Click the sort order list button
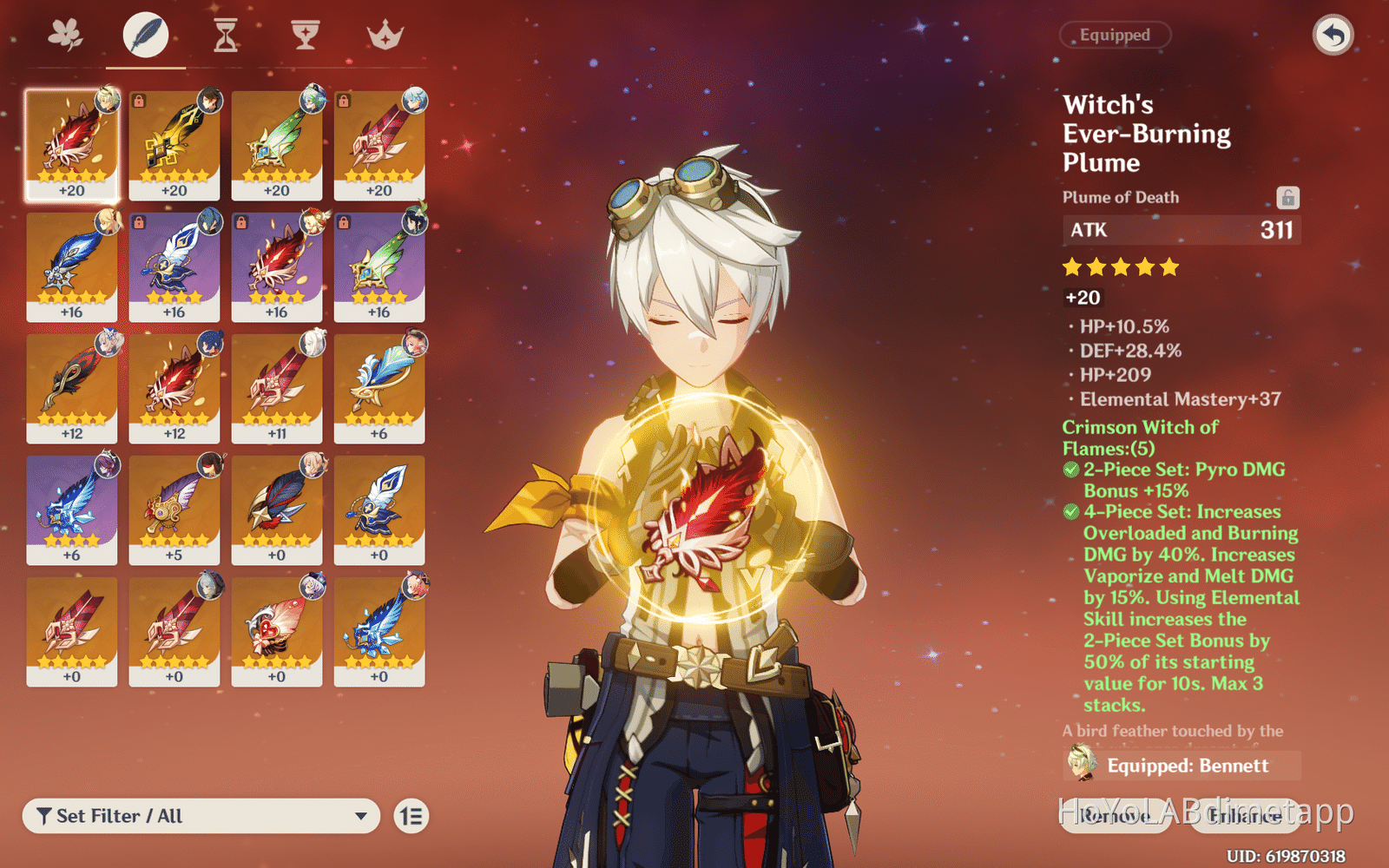The image size is (1389, 868). tap(411, 816)
